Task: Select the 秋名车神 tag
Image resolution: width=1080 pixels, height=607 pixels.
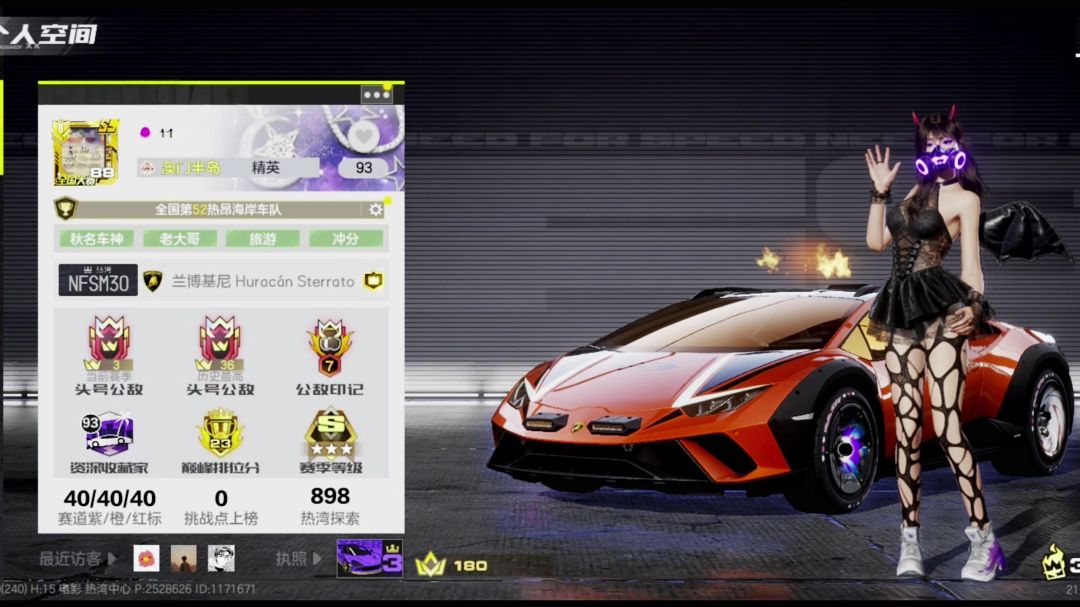Action: click(x=96, y=239)
